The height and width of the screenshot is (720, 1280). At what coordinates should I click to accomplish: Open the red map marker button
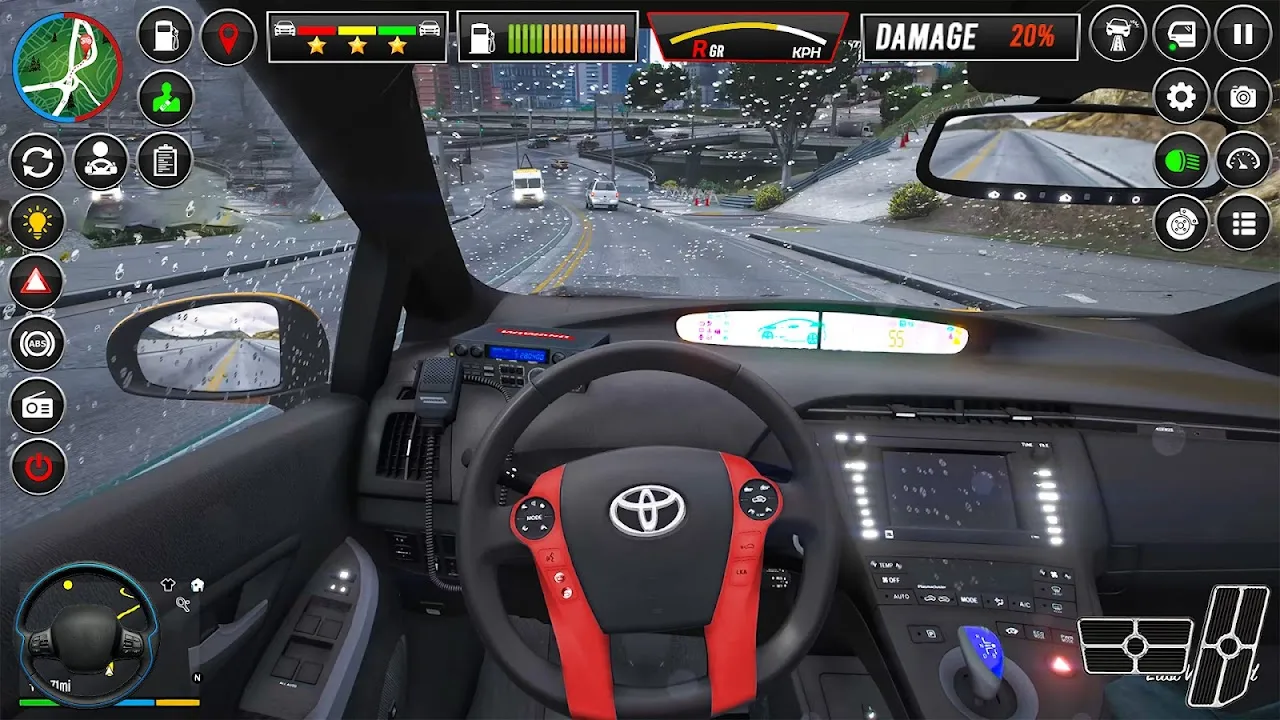(229, 37)
